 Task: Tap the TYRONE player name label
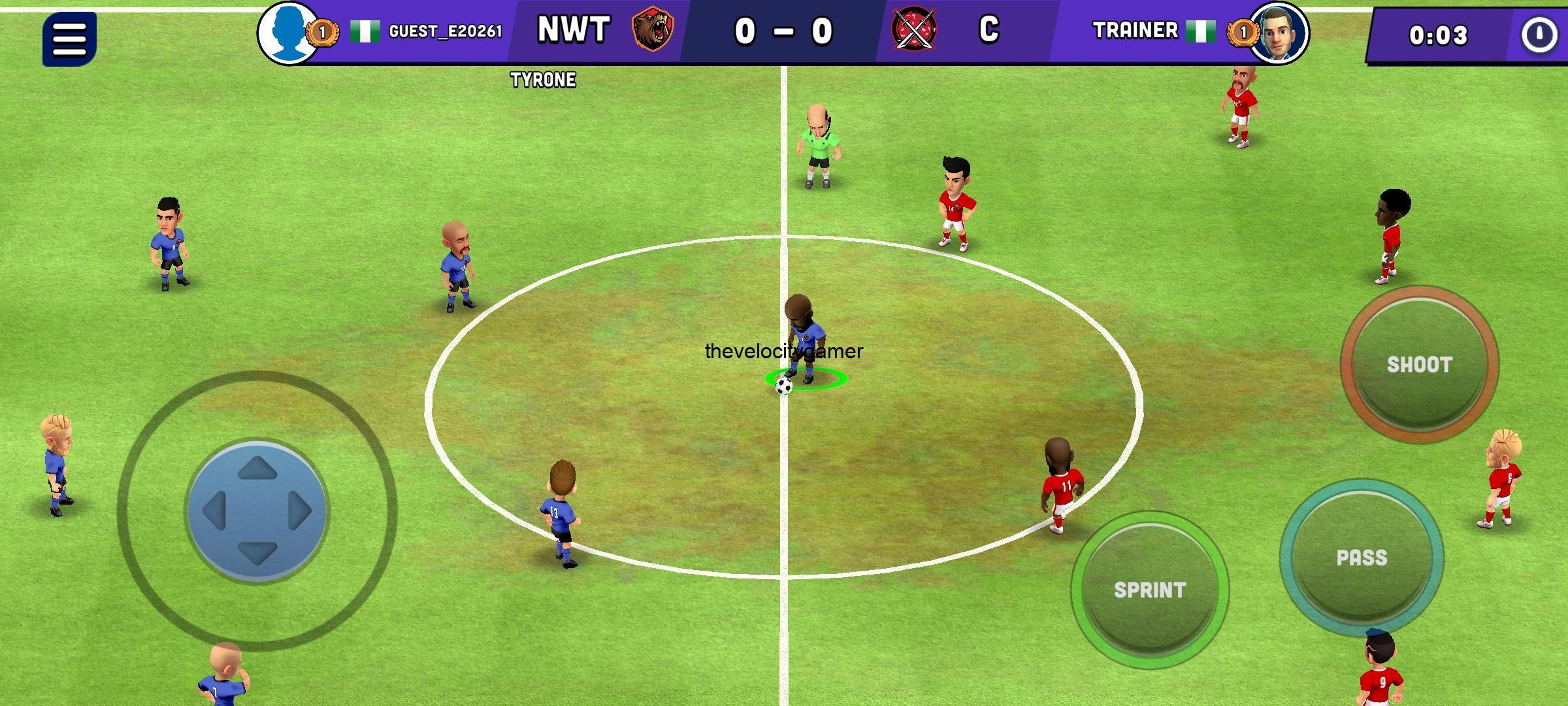point(544,80)
